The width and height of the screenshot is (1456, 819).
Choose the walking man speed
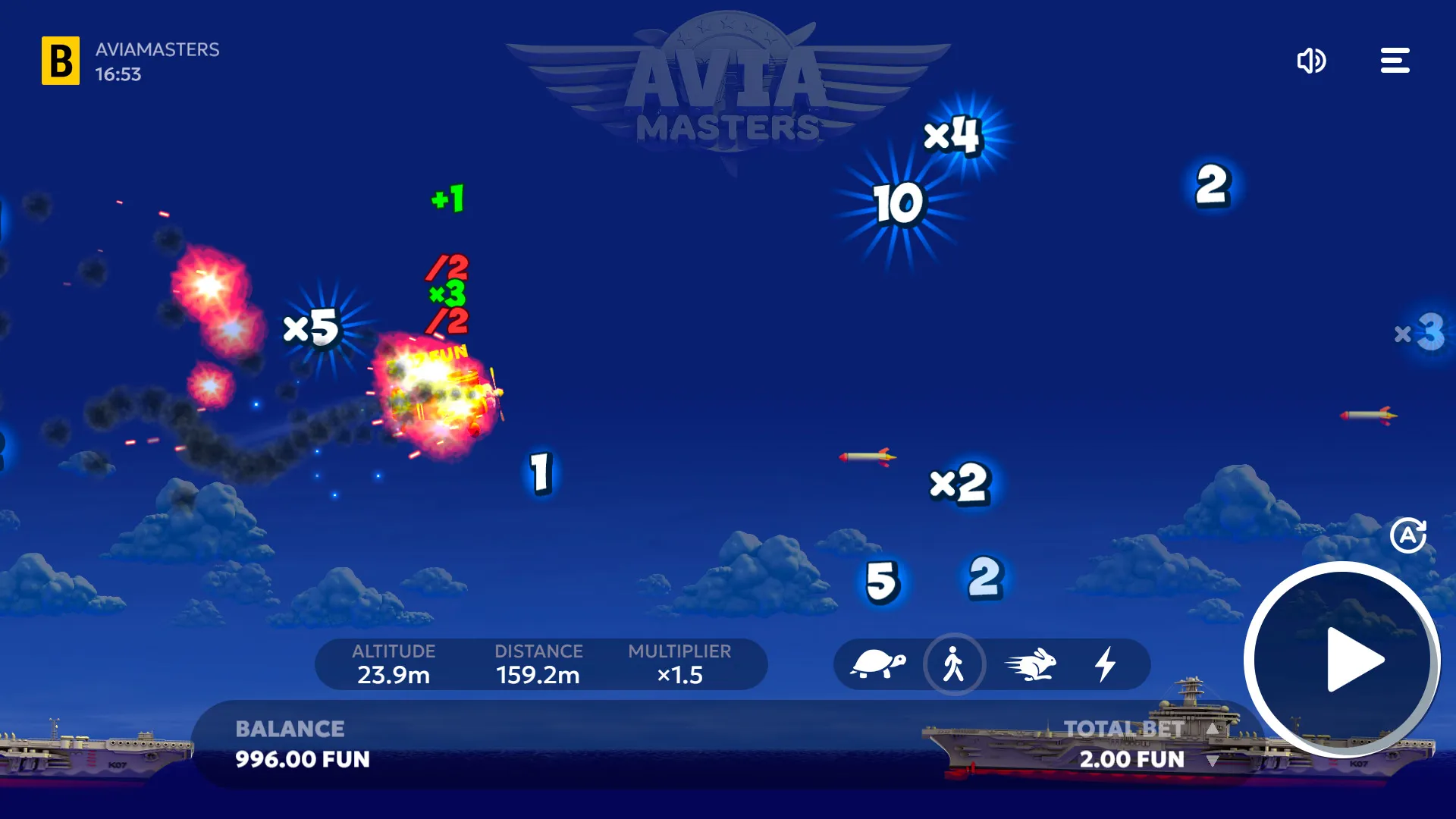(x=954, y=664)
